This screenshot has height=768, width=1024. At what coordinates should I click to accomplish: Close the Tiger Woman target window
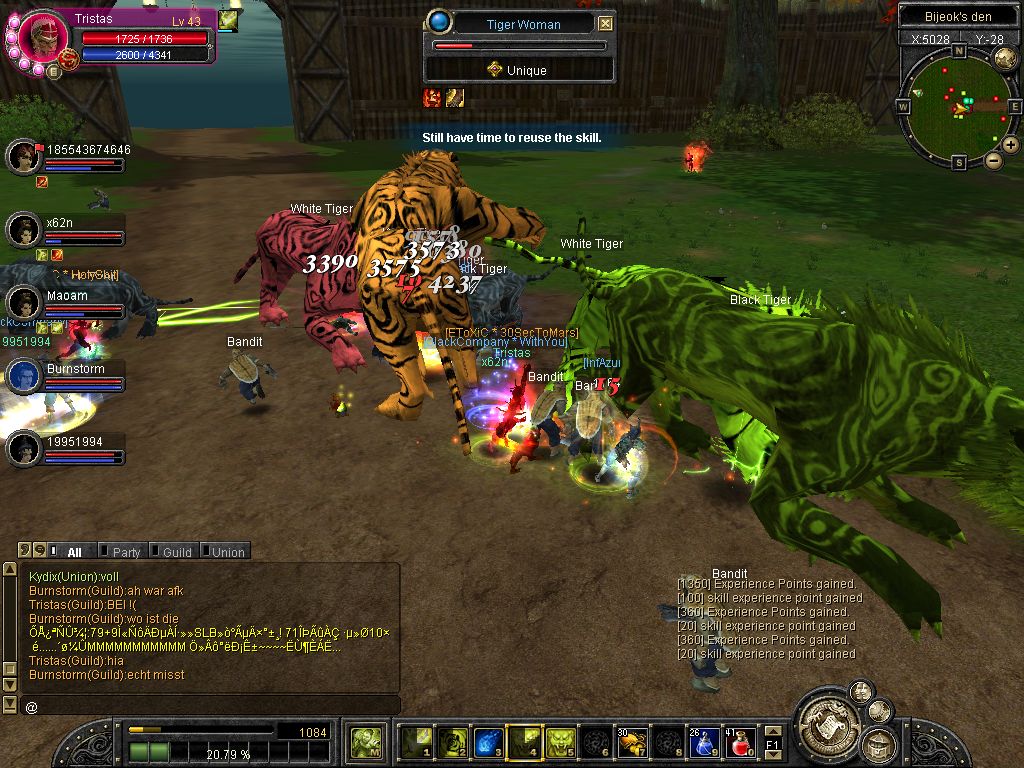coord(606,24)
